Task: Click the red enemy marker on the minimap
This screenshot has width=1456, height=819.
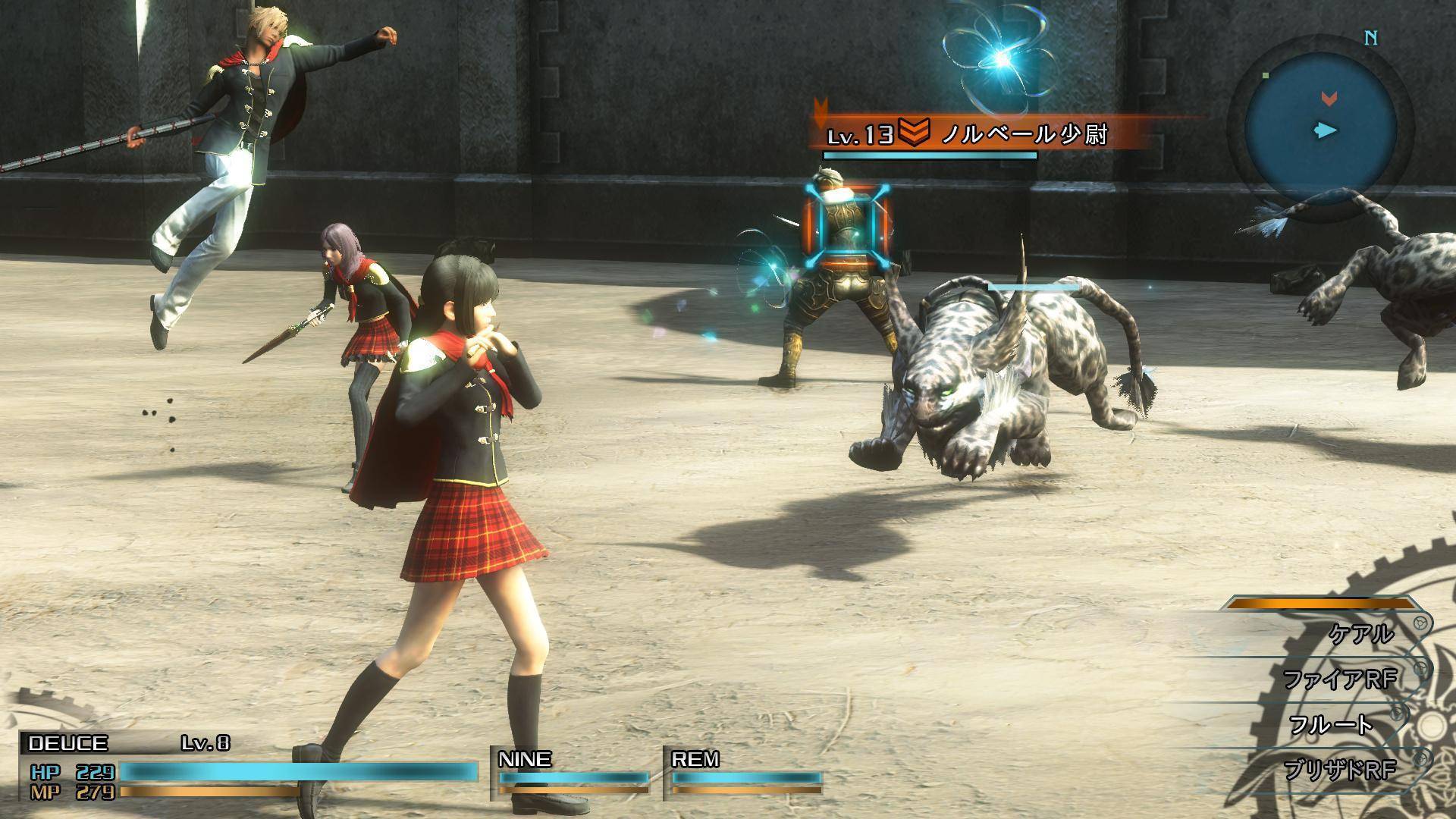Action: 1328,99
